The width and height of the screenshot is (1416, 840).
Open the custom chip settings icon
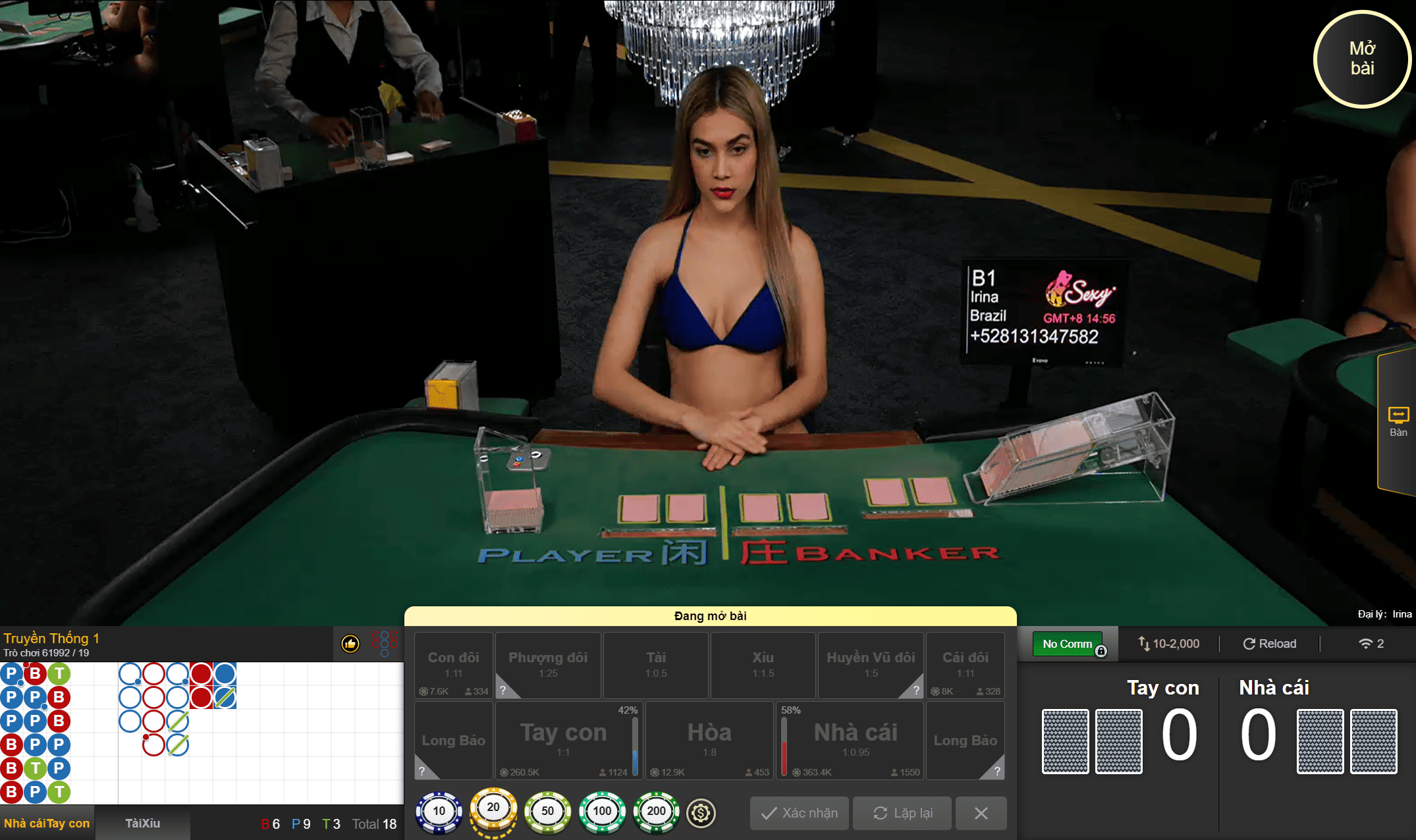tap(701, 813)
